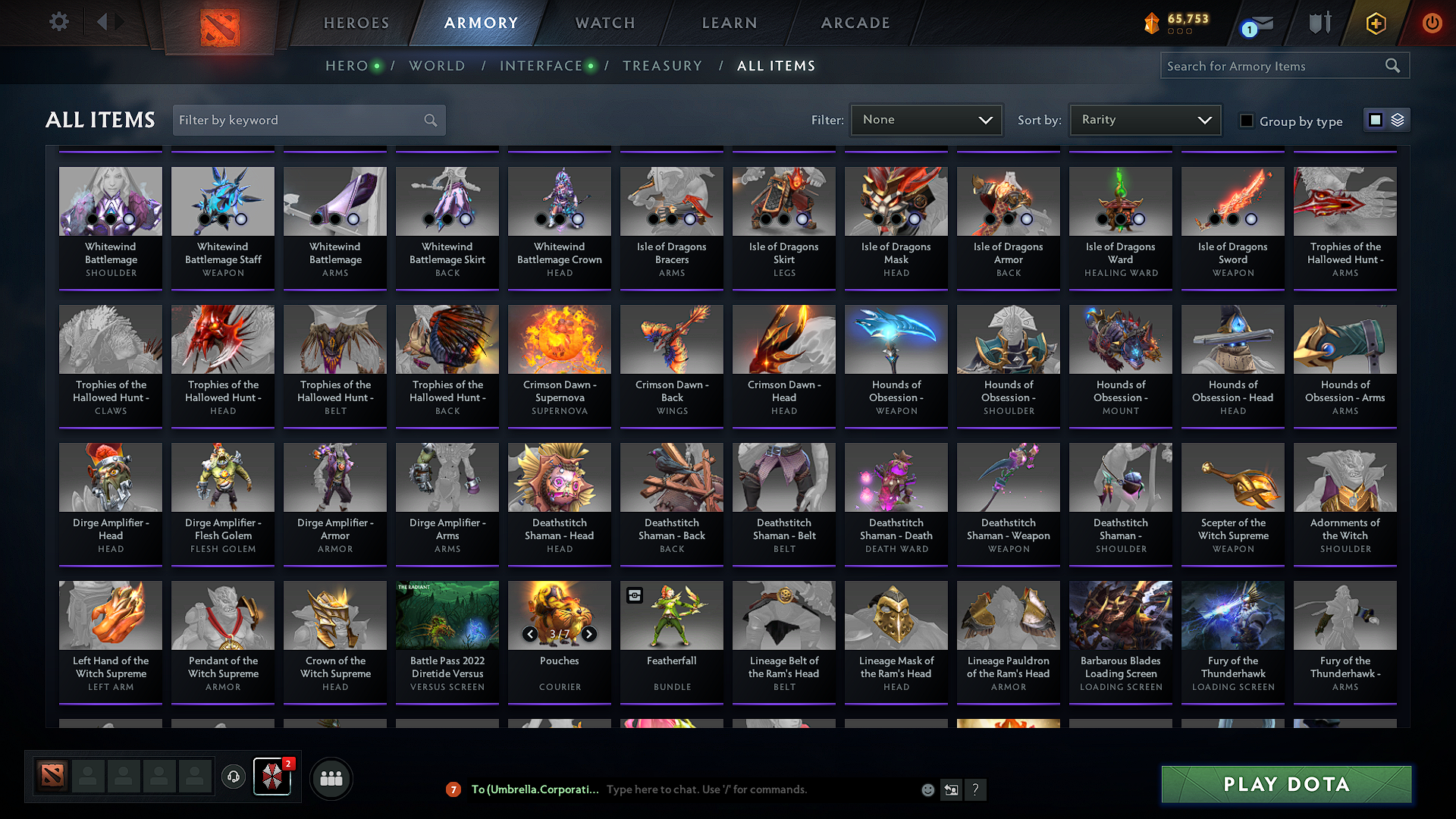Click the armory battle pass shield icon

(1319, 24)
